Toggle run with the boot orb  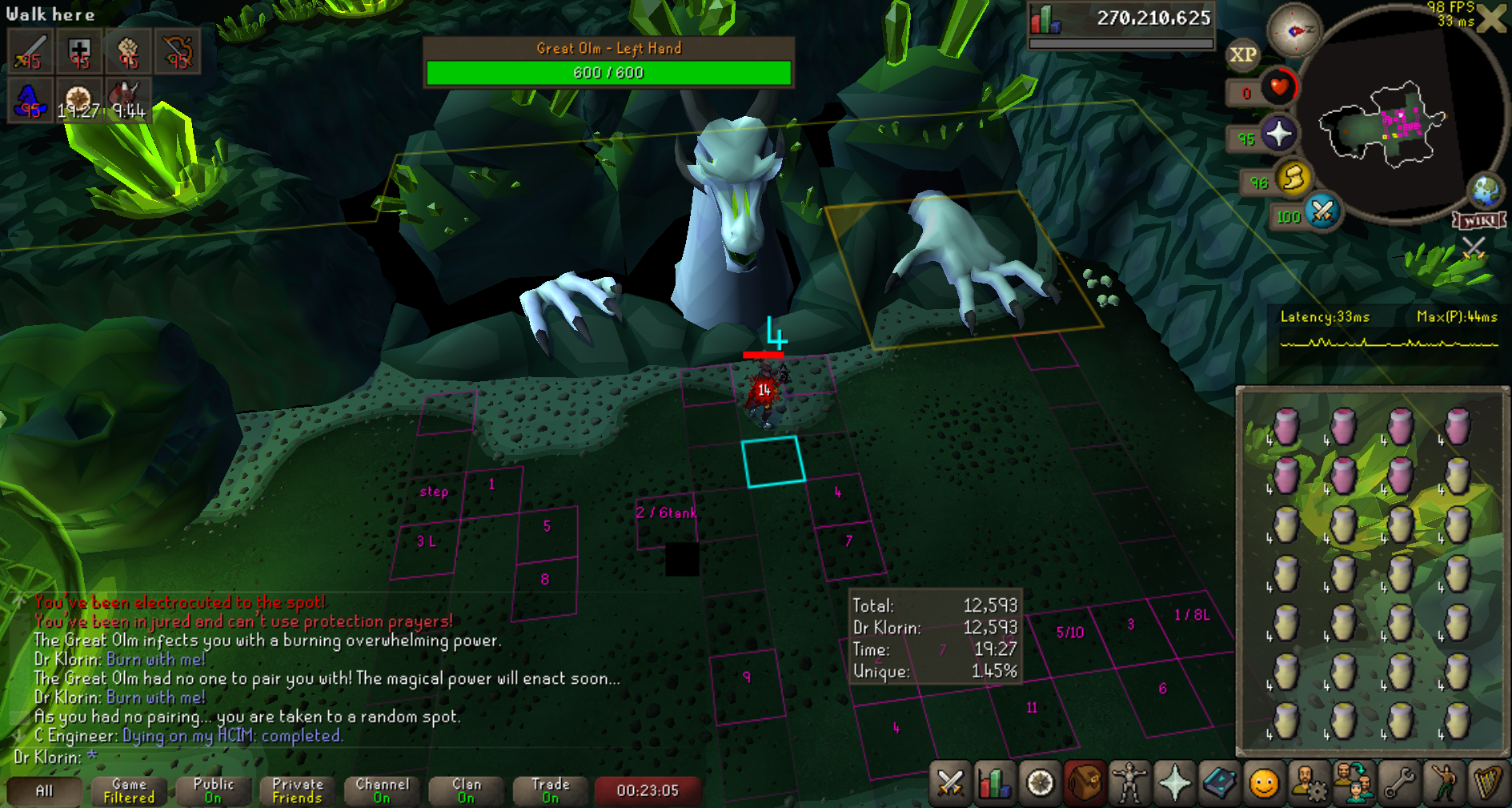(1293, 178)
